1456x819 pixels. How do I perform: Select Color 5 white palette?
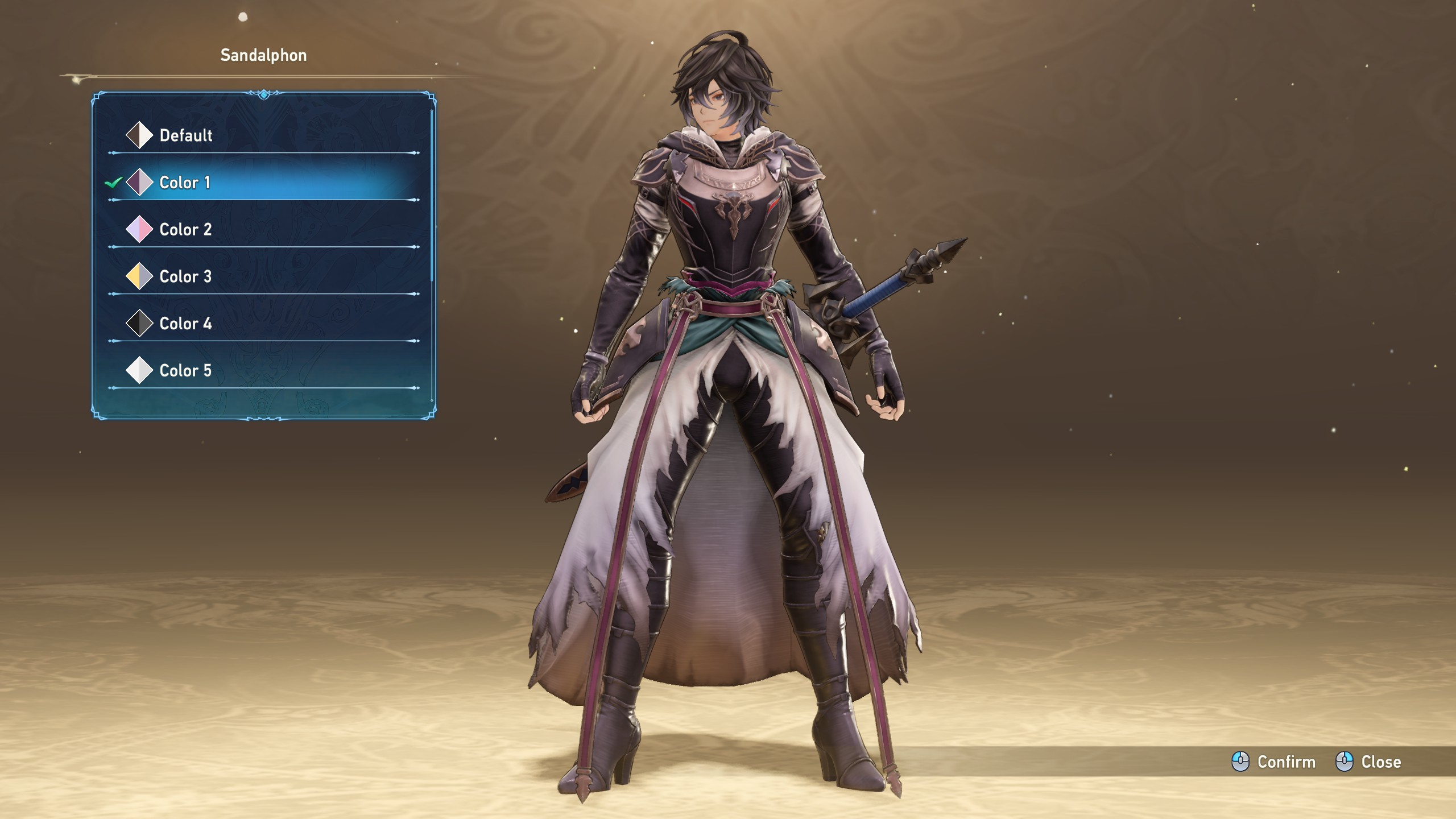[x=185, y=371]
